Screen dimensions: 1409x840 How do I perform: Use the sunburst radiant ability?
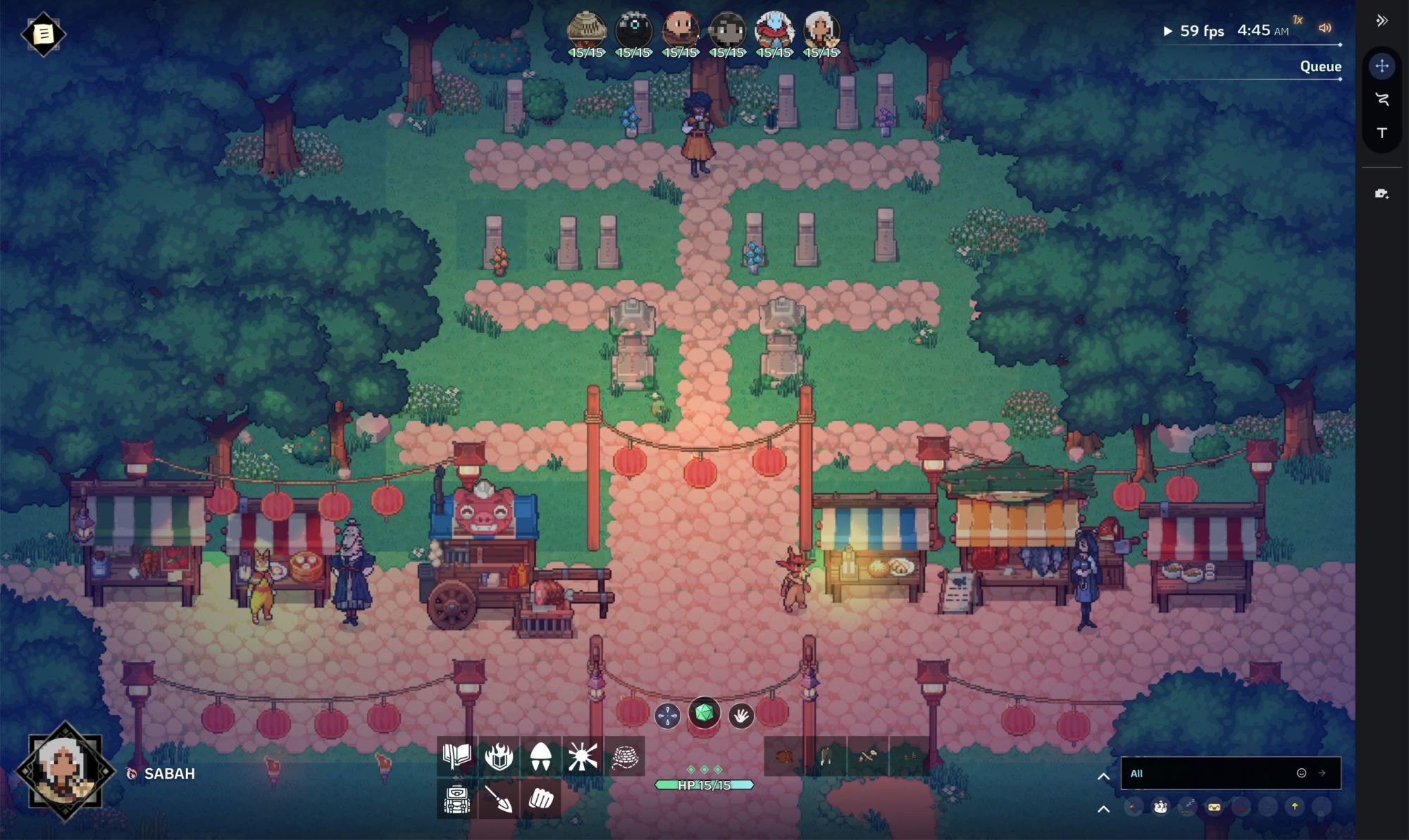[x=583, y=757]
